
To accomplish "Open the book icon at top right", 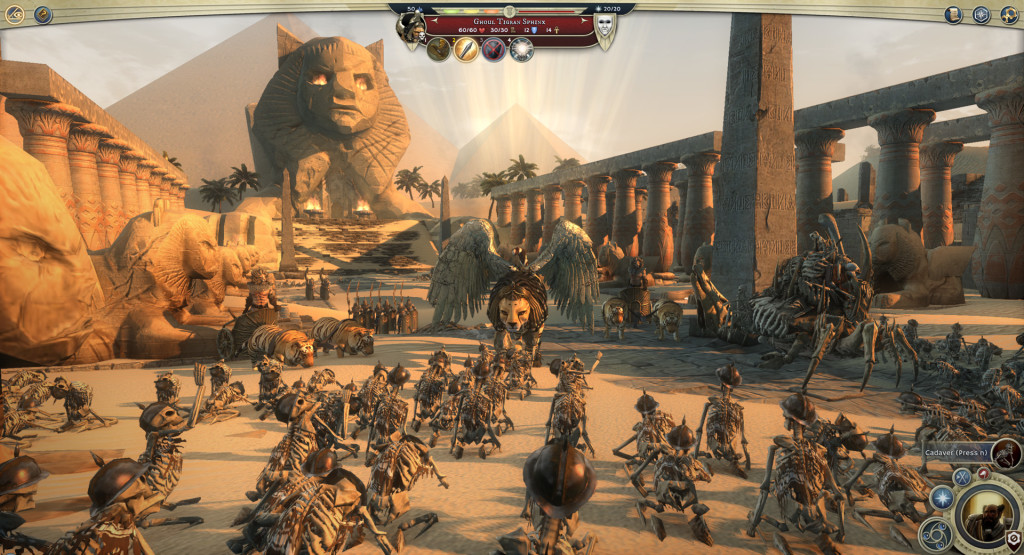I will click(954, 14).
